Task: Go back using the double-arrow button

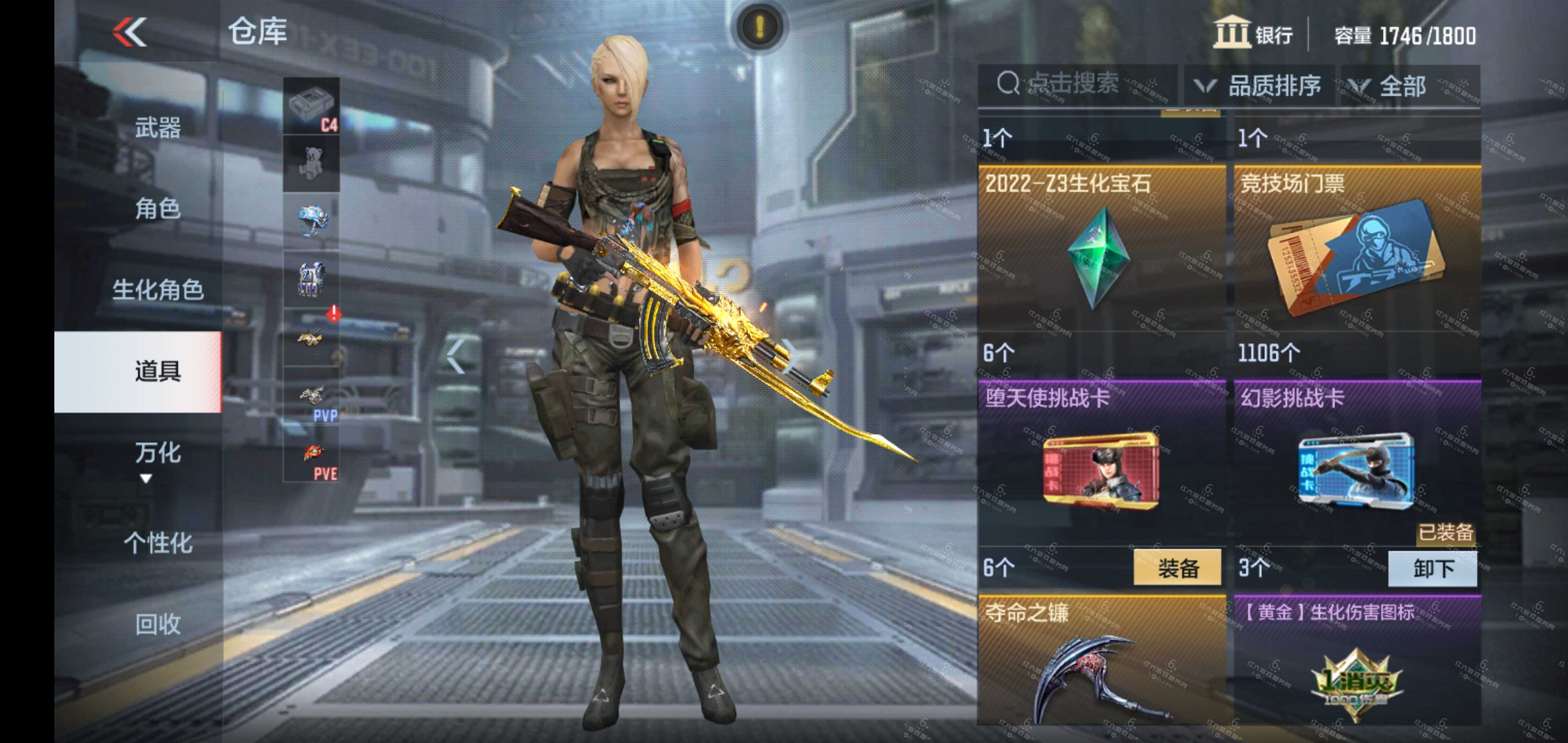Action: coord(130,32)
